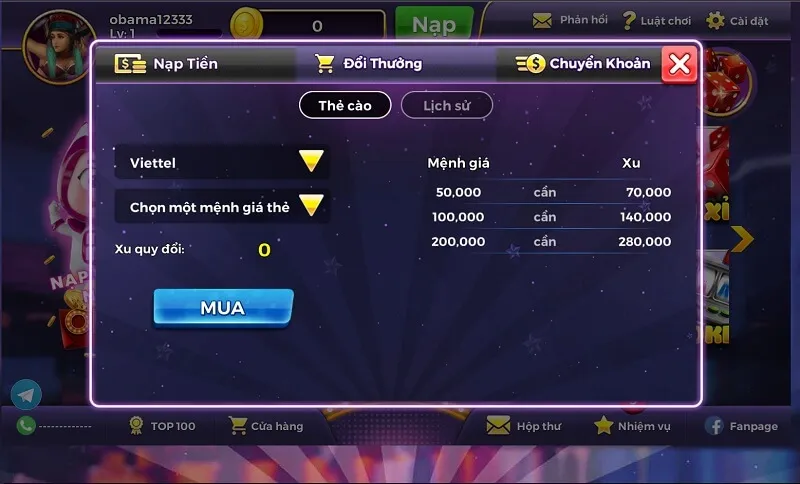Go to the Cửa hàng shop
800x484 pixels.
pyautogui.click(x=266, y=426)
